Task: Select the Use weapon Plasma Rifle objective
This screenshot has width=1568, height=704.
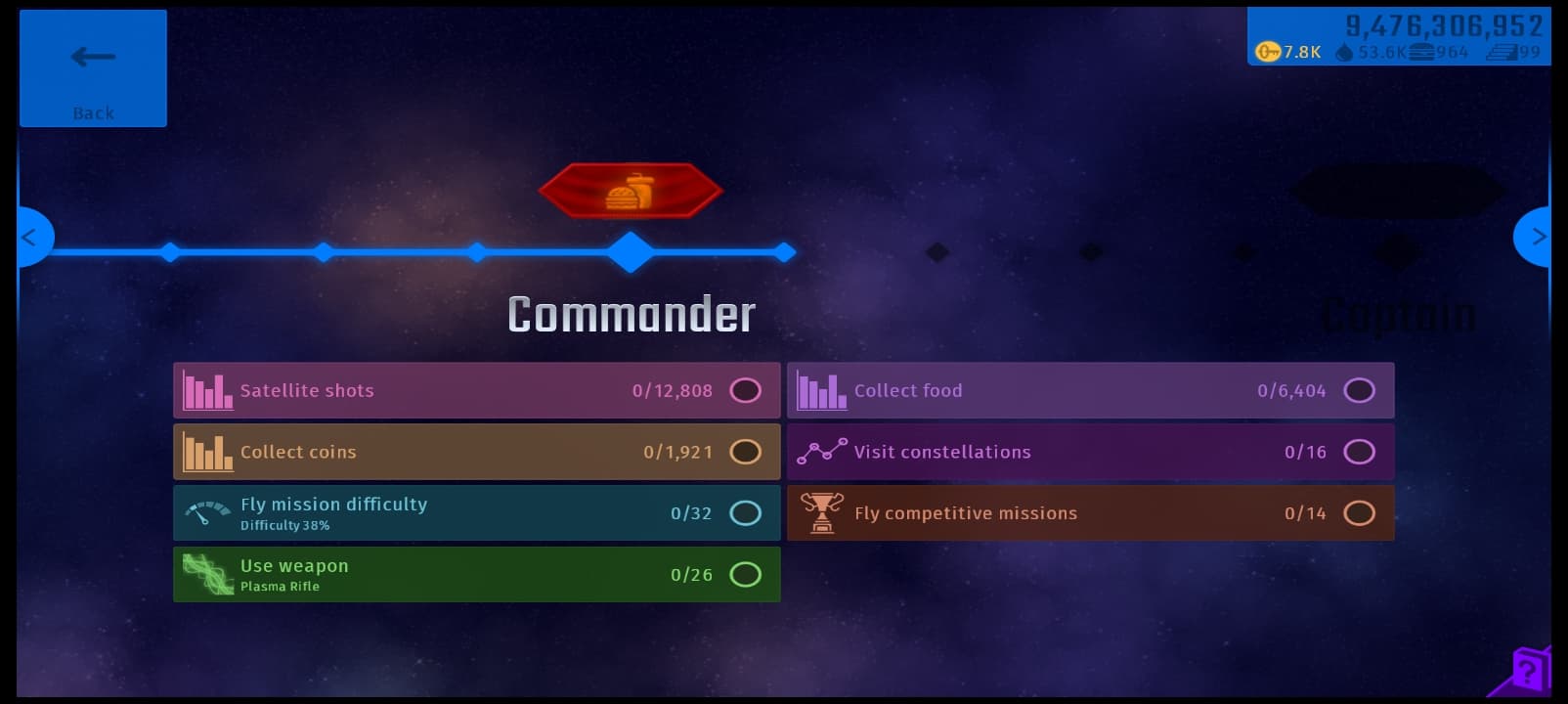Action: pyautogui.click(x=476, y=575)
